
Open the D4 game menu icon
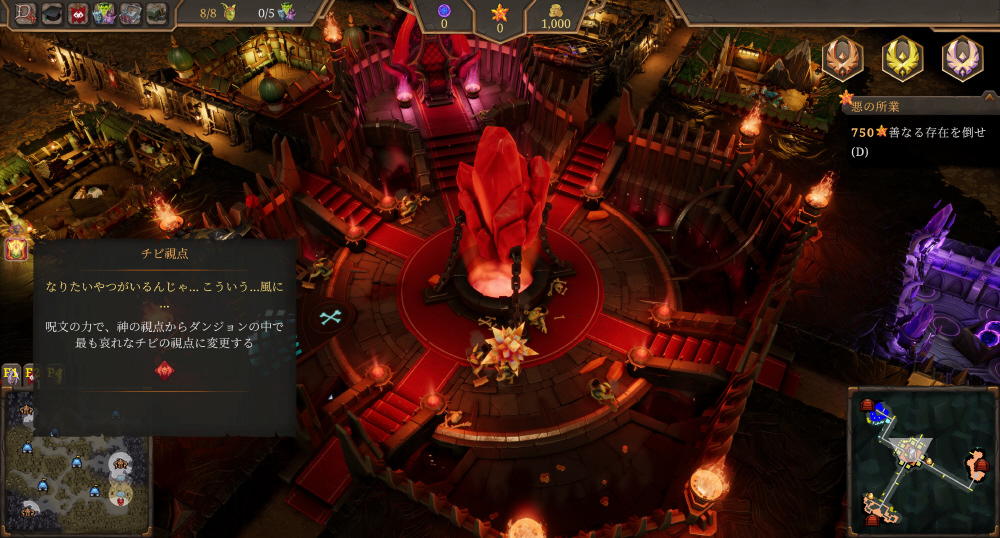[24, 13]
